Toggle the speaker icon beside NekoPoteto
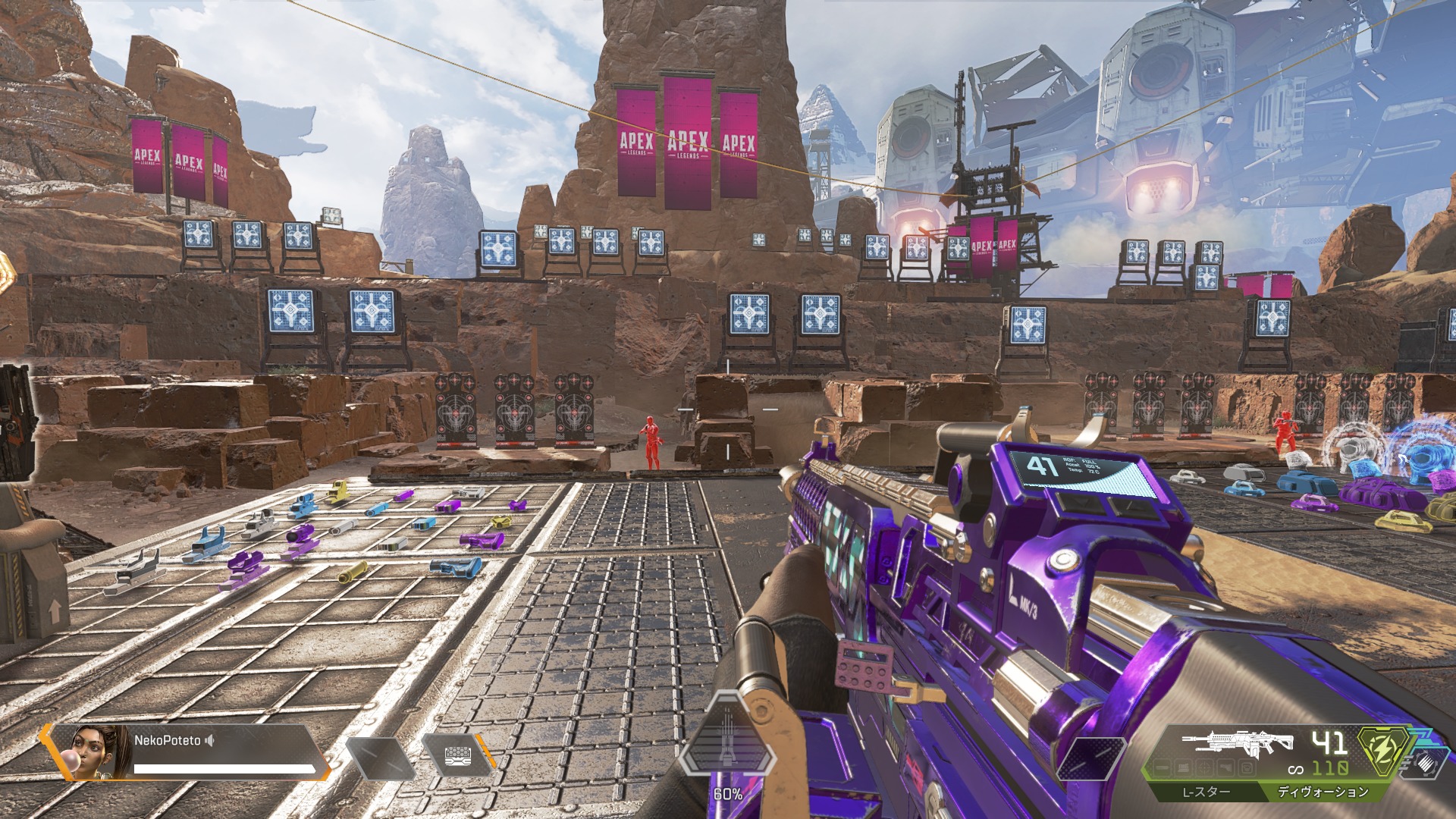Viewport: 1456px width, 819px height. 210,740
